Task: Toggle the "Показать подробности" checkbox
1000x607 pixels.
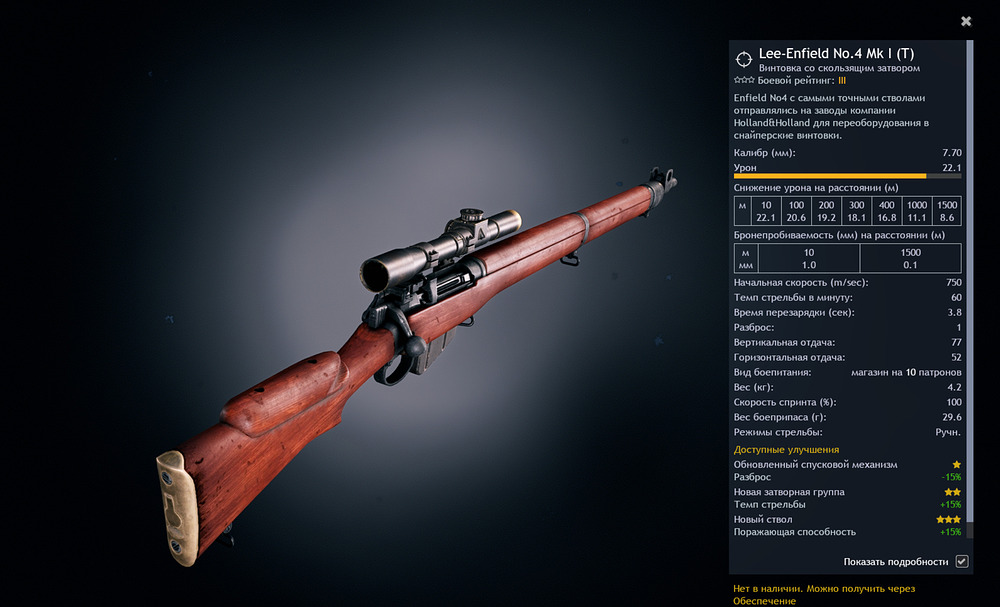Action: click(961, 562)
